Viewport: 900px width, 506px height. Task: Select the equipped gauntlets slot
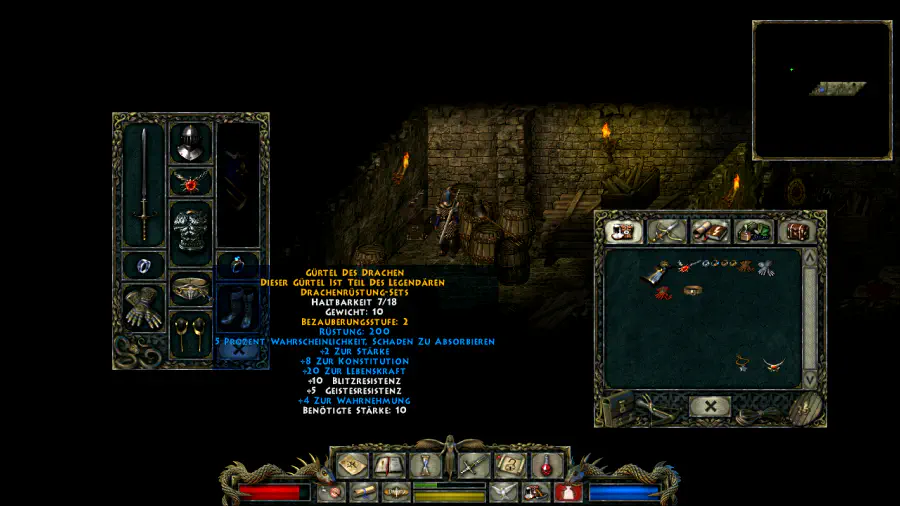click(x=144, y=307)
